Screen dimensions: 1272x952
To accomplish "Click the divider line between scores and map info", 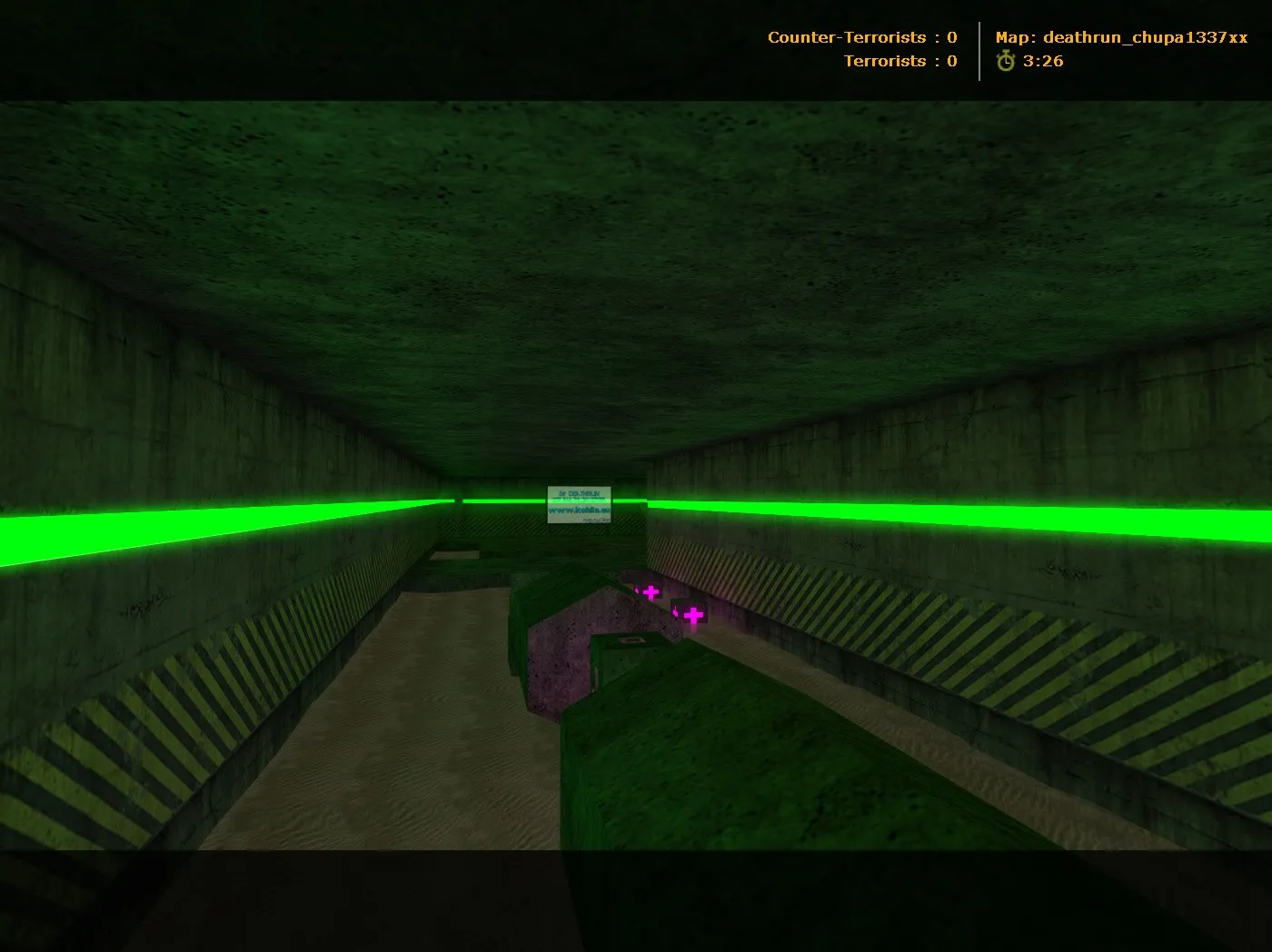I will tap(979, 49).
